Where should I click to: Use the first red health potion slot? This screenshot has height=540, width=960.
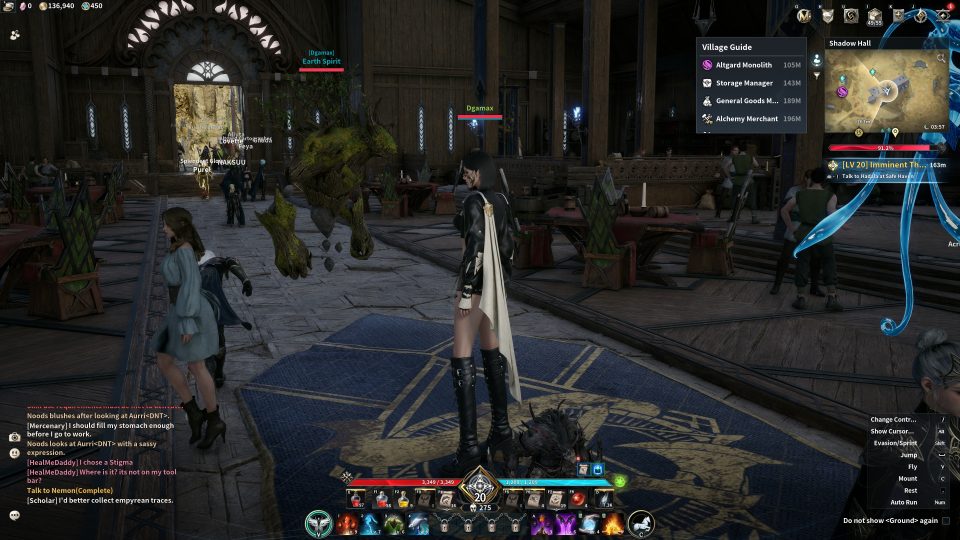click(356, 499)
